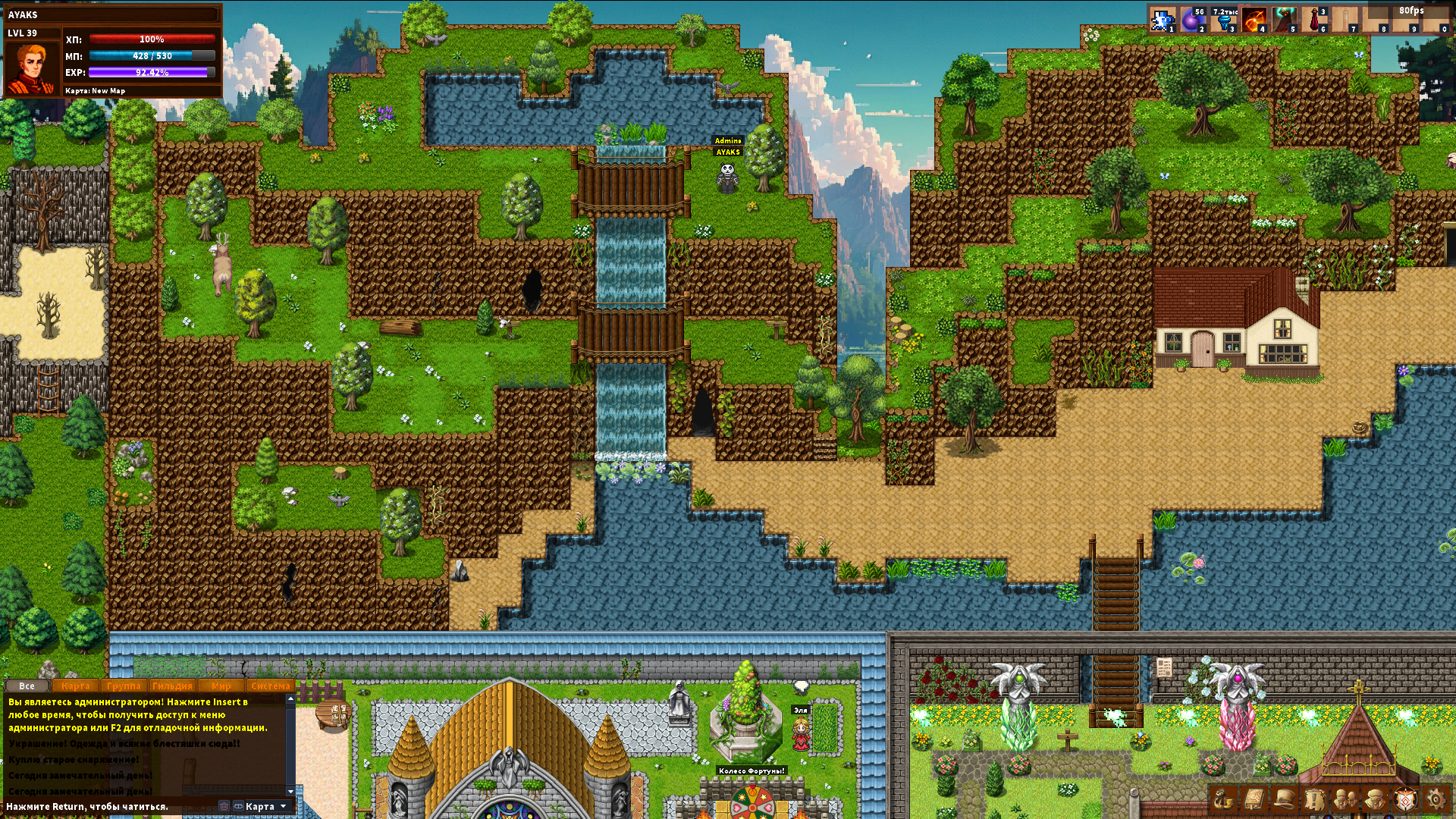
Task: Activate the dark hooded figure skill
Action: (1283, 20)
